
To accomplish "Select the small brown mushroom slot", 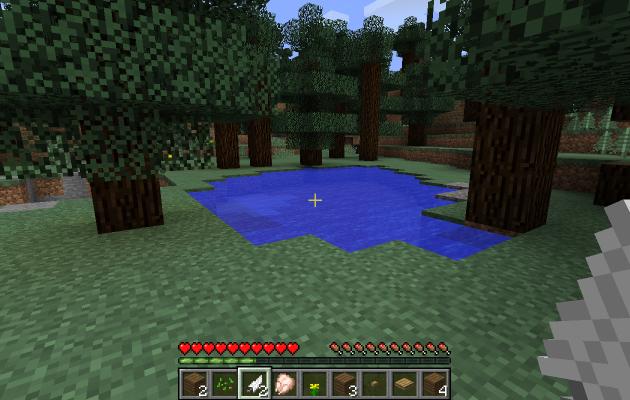I will (375, 383).
